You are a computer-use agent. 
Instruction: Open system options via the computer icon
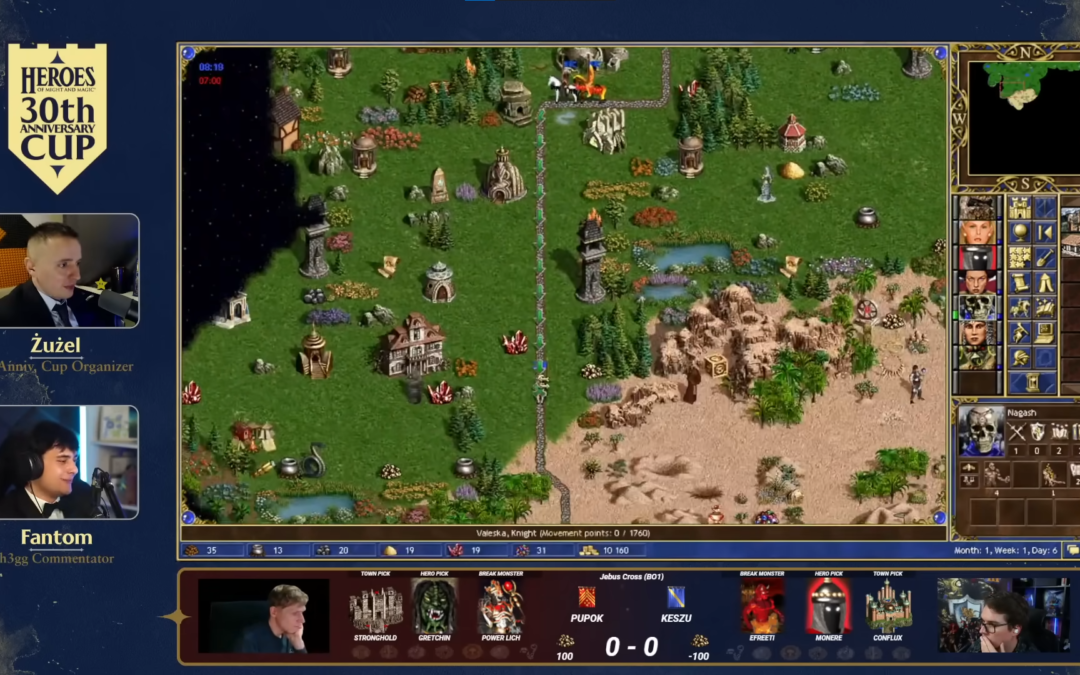click(x=1044, y=332)
